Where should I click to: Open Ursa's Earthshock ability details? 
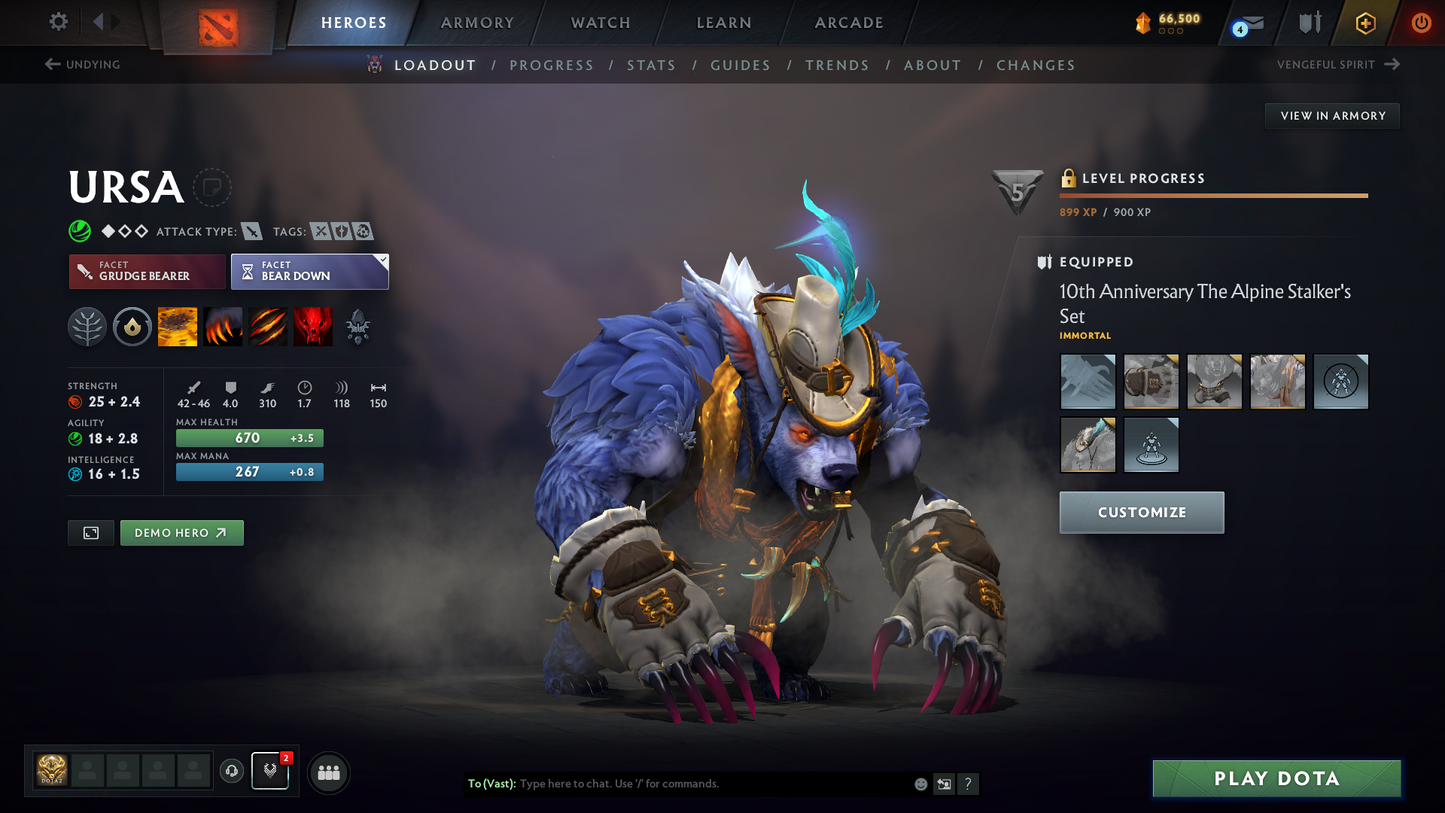click(177, 327)
